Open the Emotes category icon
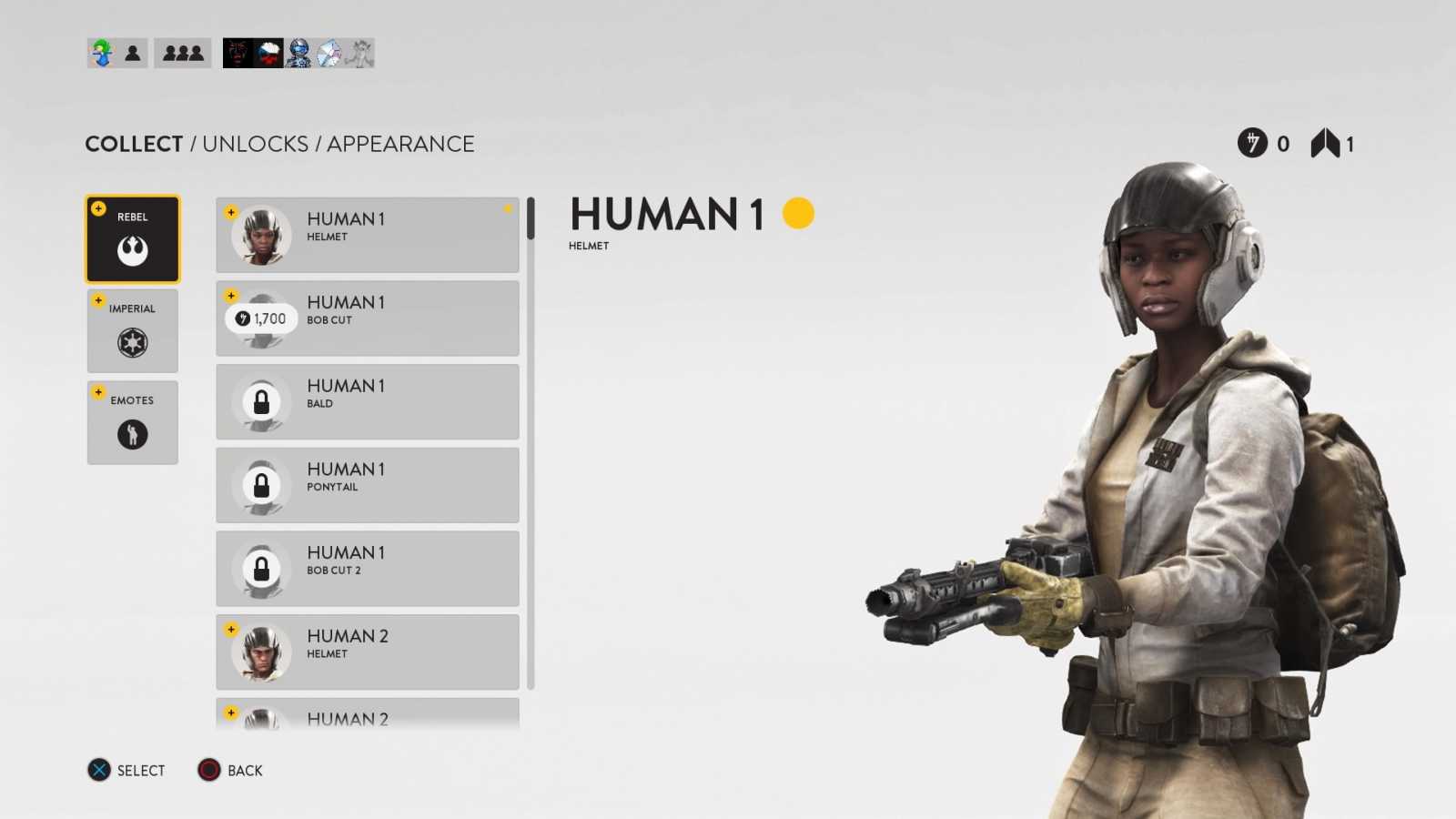The width and height of the screenshot is (1456, 819). click(x=132, y=434)
